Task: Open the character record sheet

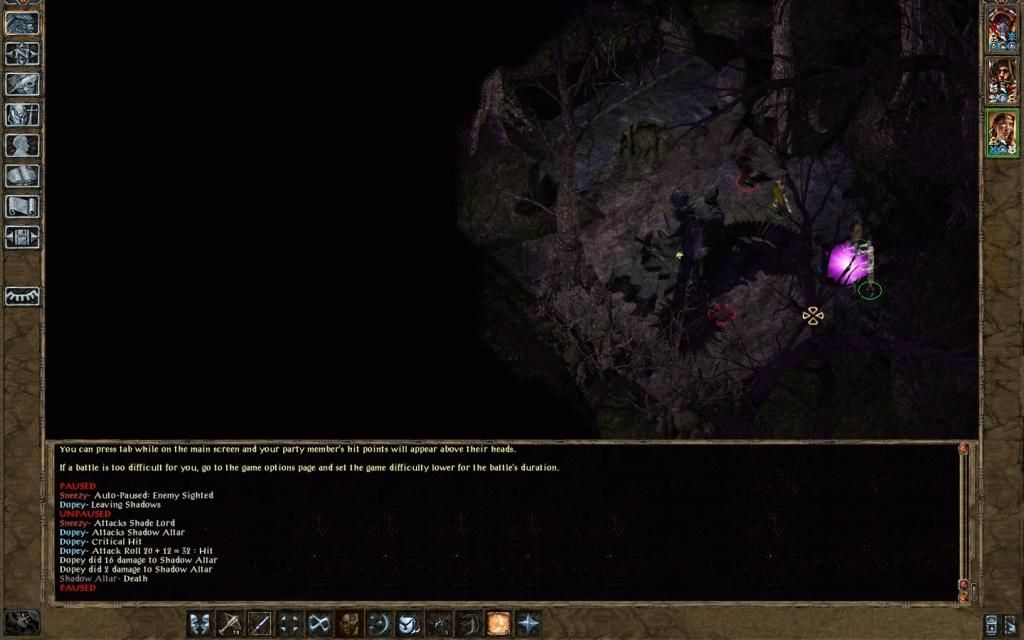Action: tap(22, 145)
